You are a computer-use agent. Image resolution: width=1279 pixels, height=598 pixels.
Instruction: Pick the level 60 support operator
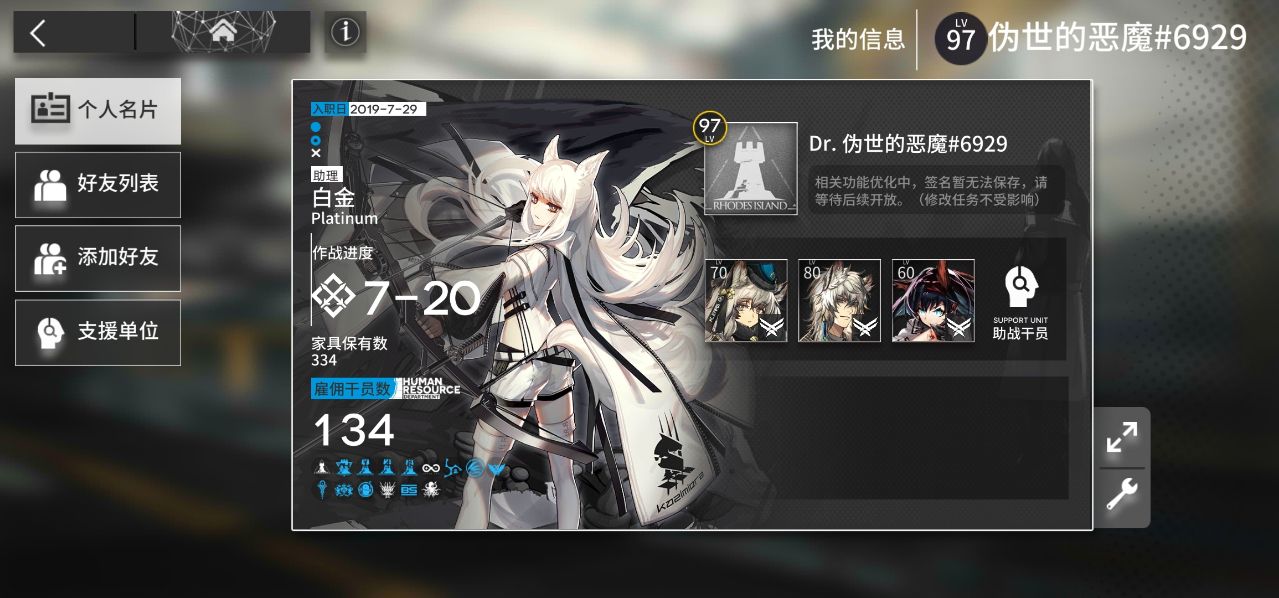coord(933,300)
